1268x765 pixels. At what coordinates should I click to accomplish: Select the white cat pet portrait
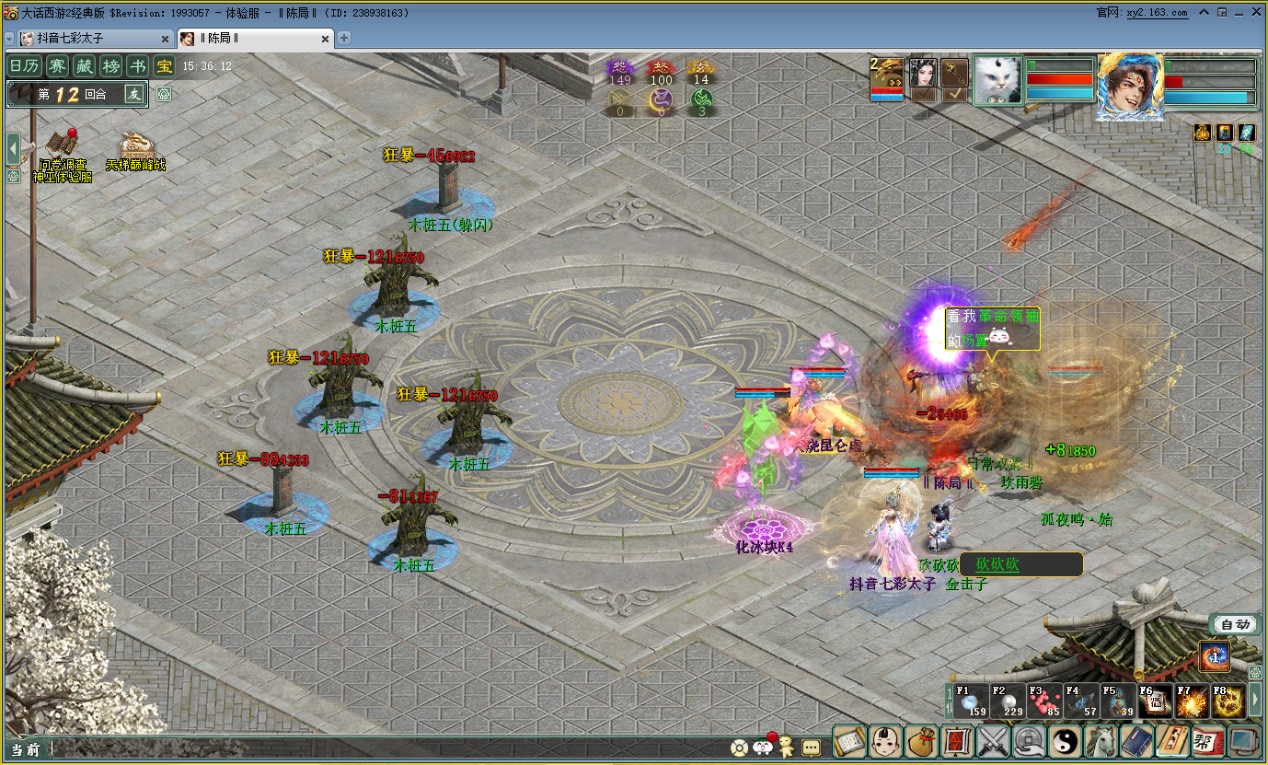point(997,81)
